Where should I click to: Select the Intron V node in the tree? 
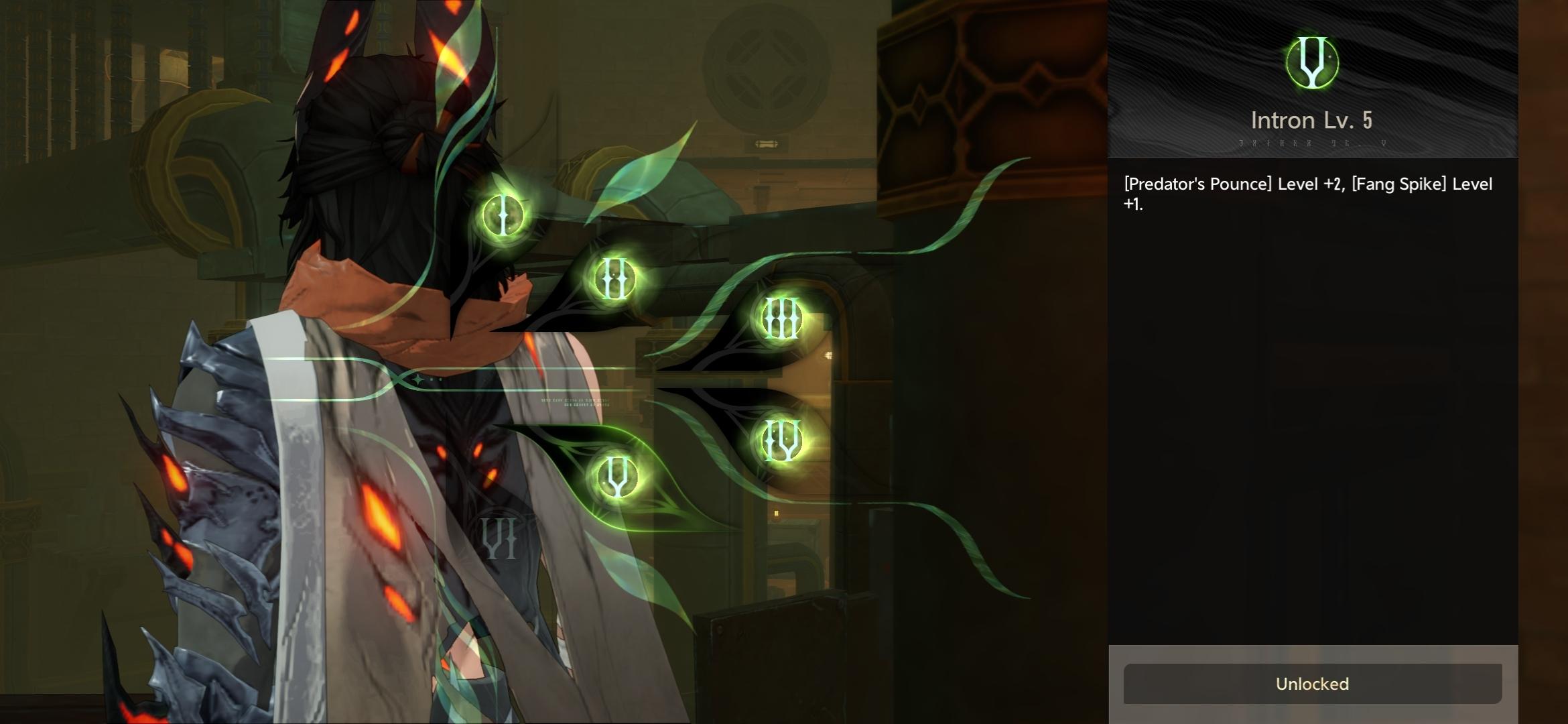[616, 477]
